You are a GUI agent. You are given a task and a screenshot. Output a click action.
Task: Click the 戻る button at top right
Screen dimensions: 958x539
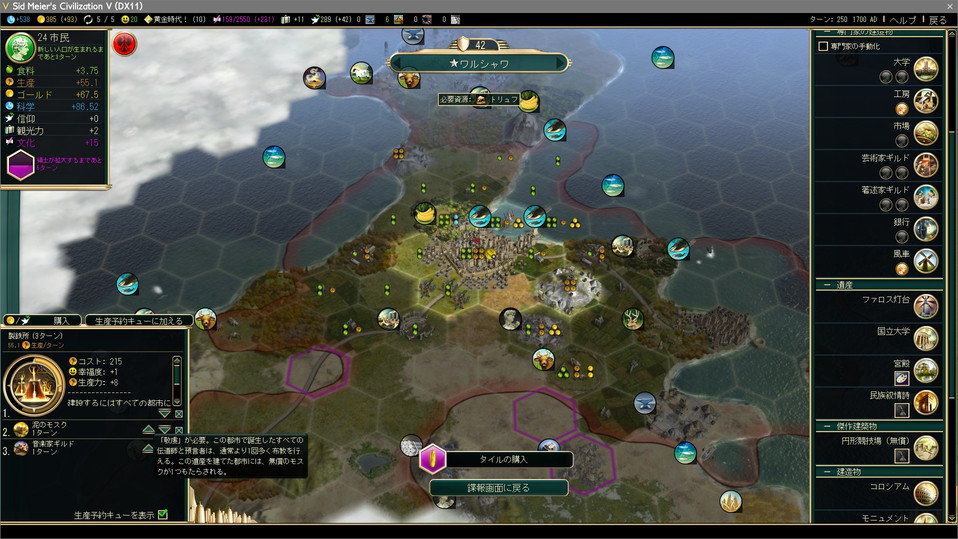[937, 20]
